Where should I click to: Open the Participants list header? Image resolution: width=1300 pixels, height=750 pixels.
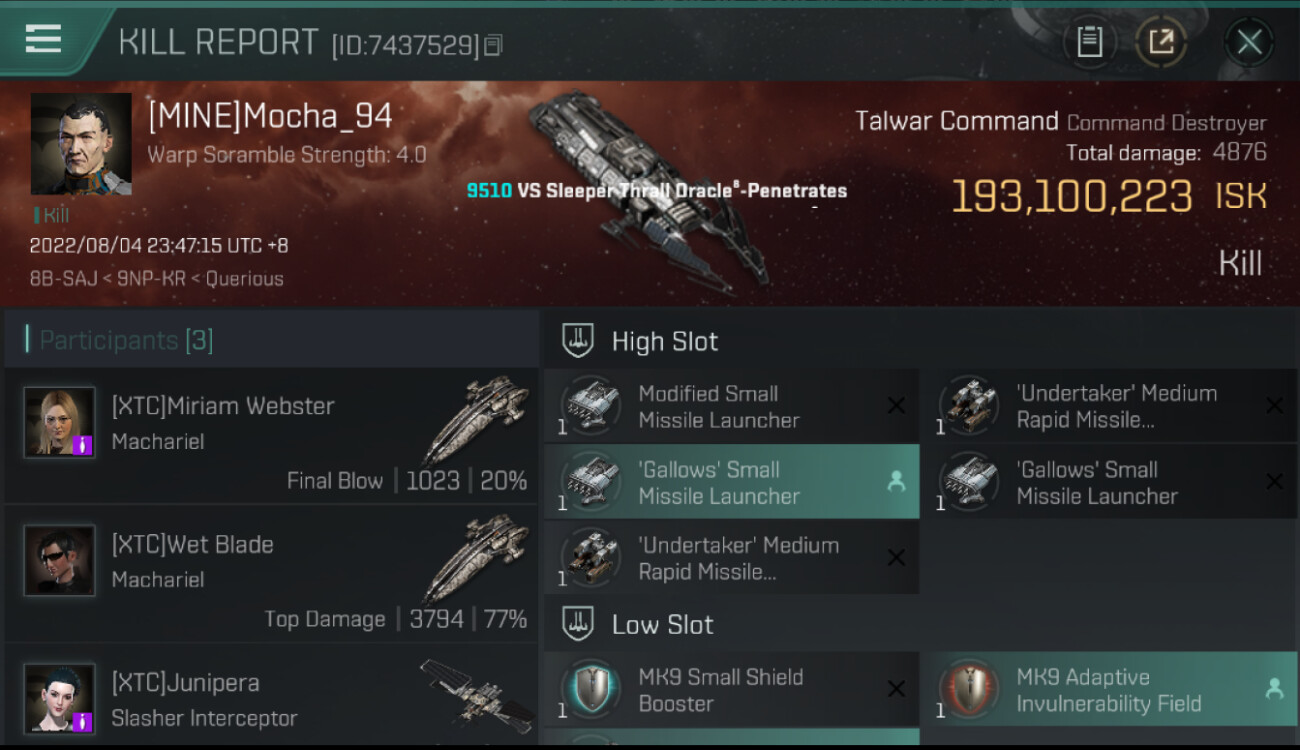click(126, 341)
